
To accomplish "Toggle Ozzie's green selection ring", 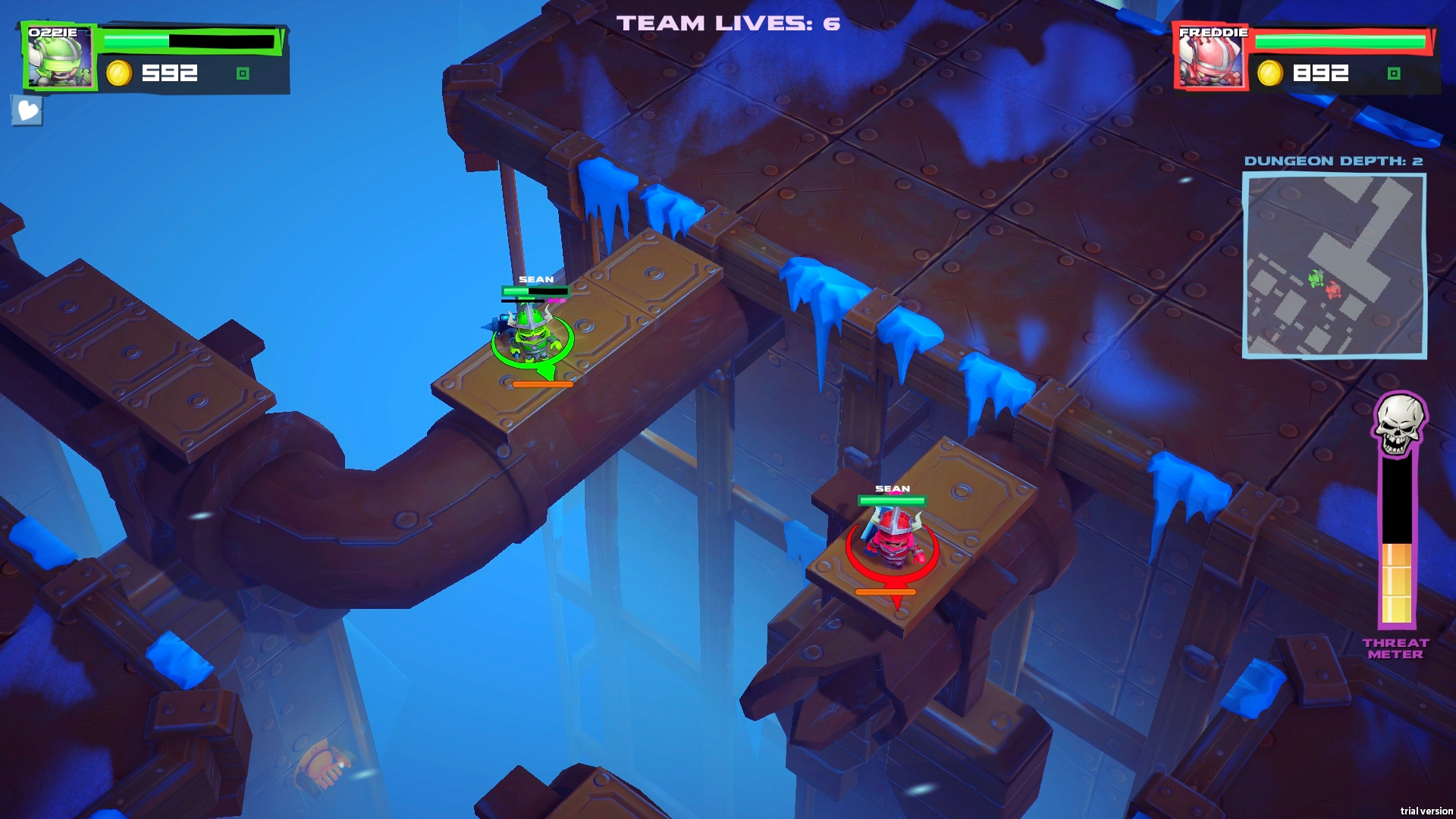I will tap(531, 356).
